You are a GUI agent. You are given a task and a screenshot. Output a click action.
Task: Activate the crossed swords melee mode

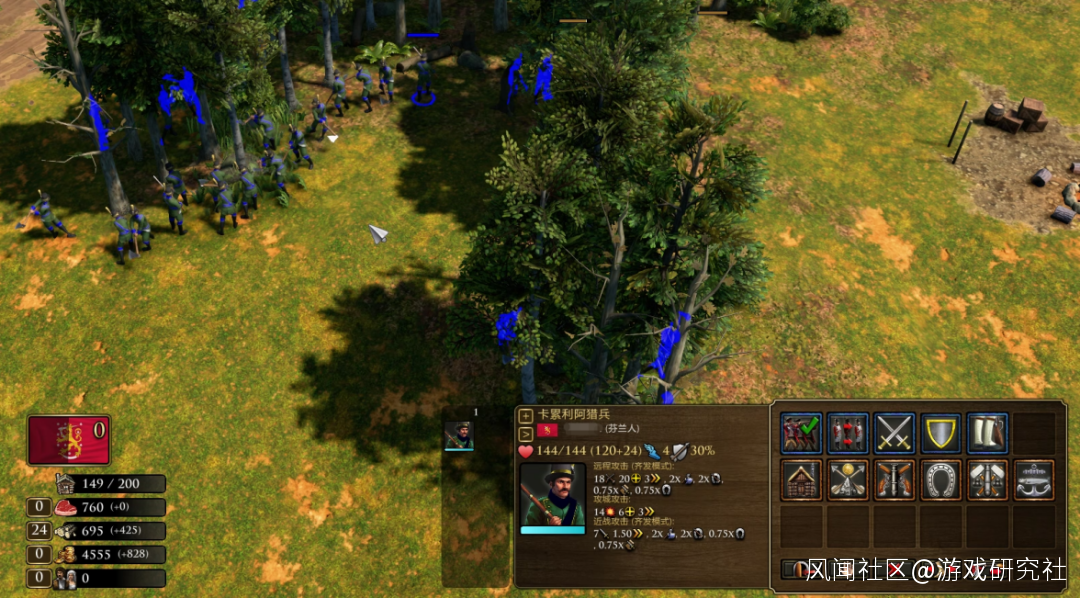click(x=894, y=432)
